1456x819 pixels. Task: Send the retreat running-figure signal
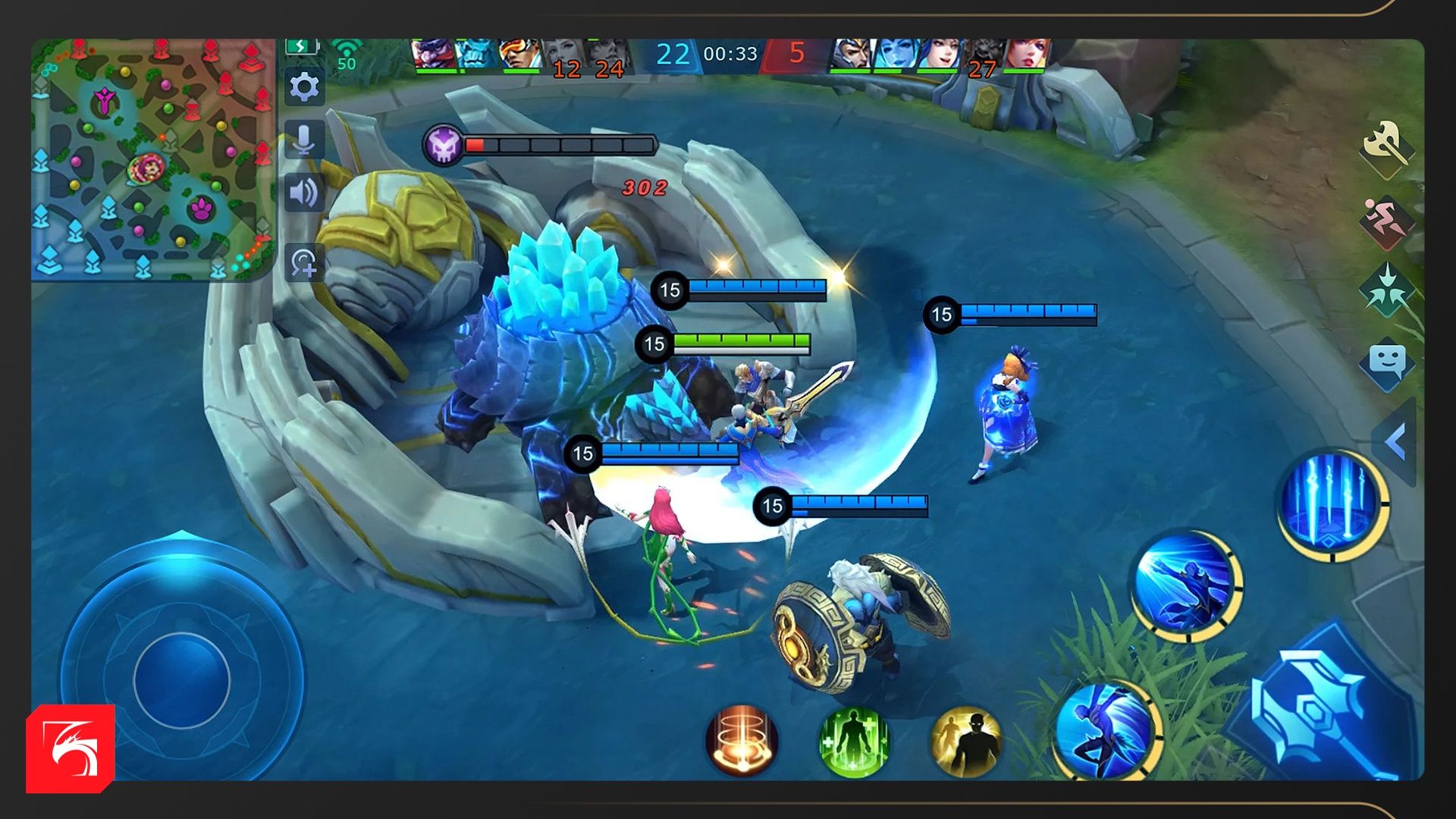pos(1387,219)
